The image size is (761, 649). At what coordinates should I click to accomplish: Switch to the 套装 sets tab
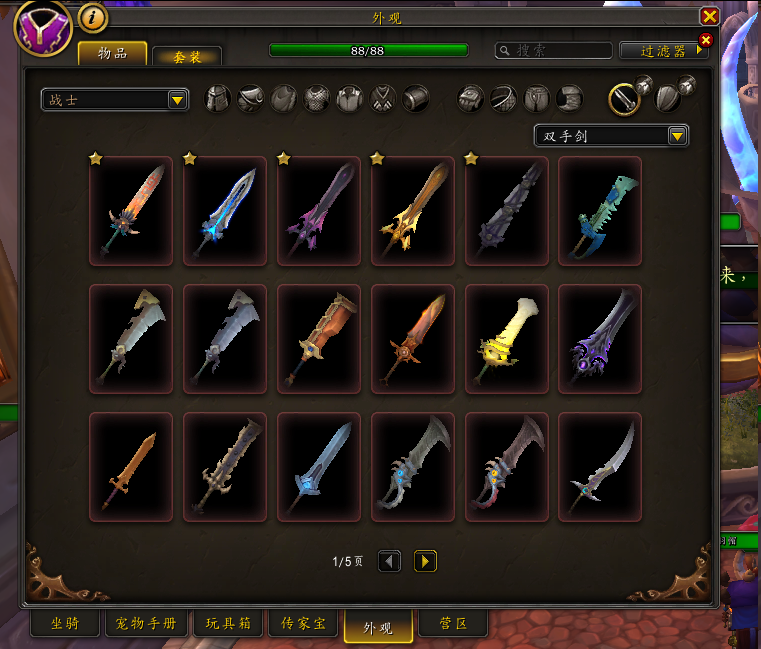pos(187,56)
